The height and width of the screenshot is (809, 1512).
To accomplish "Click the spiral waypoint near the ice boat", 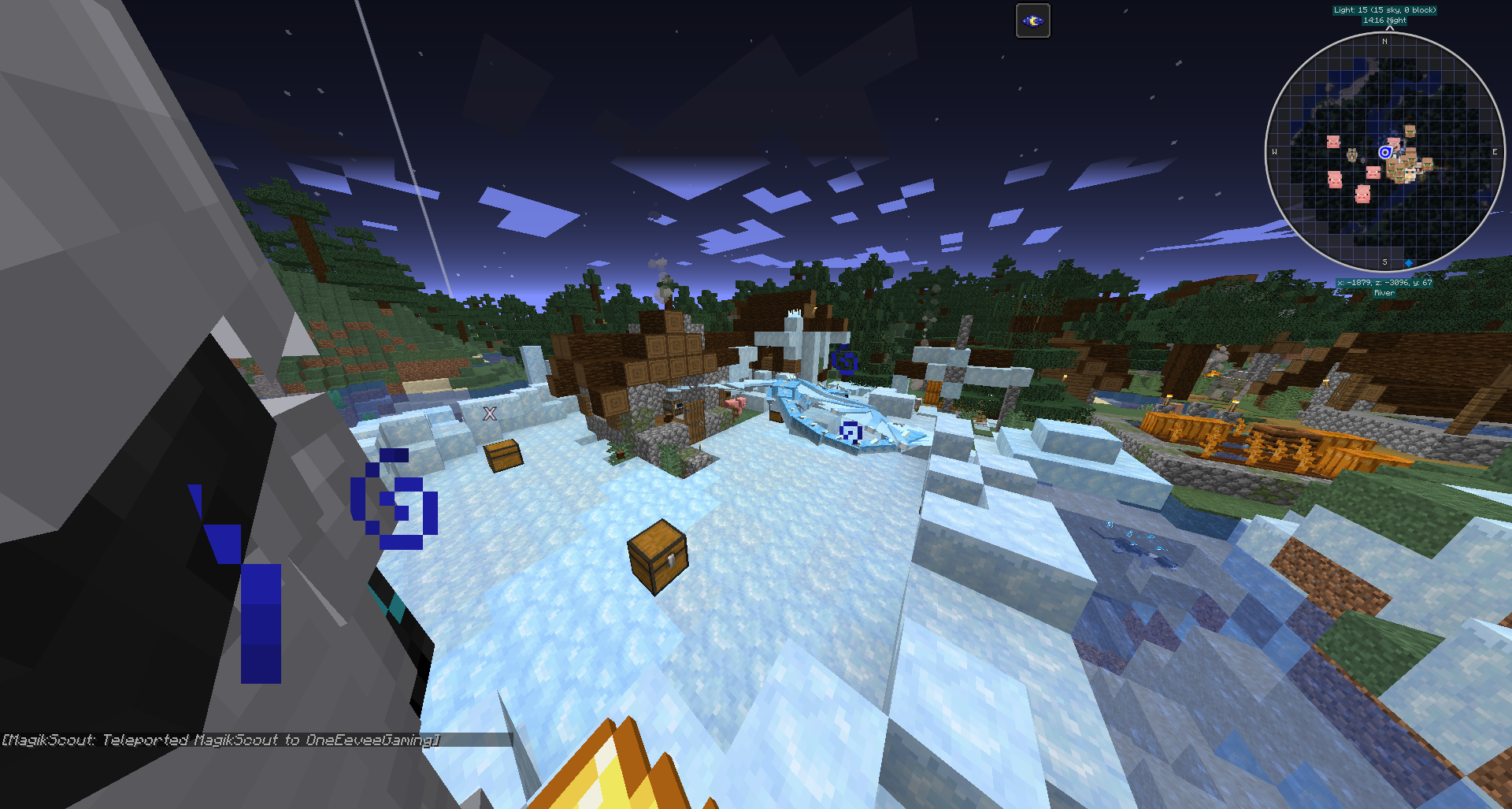I will pyautogui.click(x=850, y=432).
